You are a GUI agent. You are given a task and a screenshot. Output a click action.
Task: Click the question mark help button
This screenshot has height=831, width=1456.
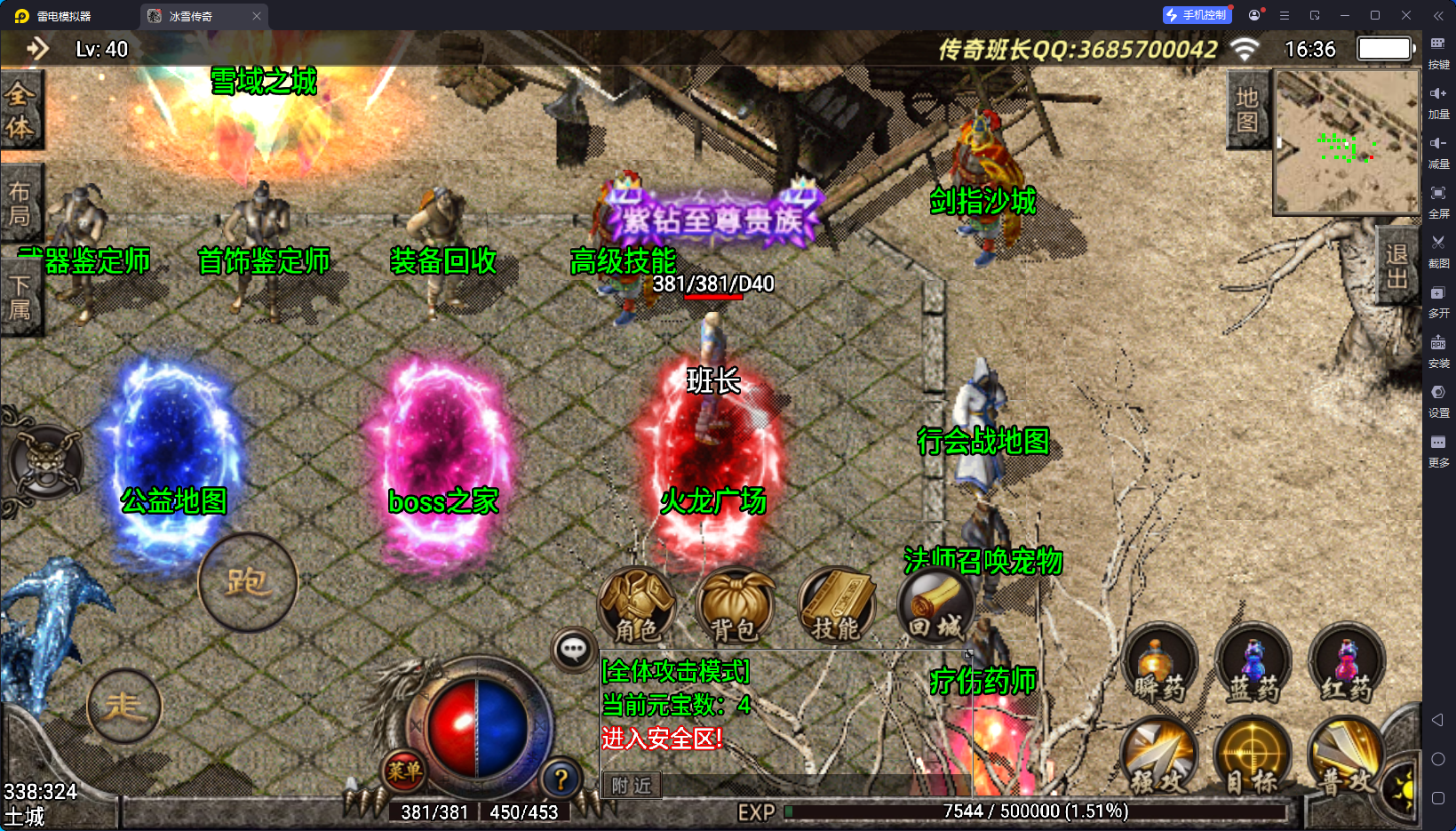[561, 779]
